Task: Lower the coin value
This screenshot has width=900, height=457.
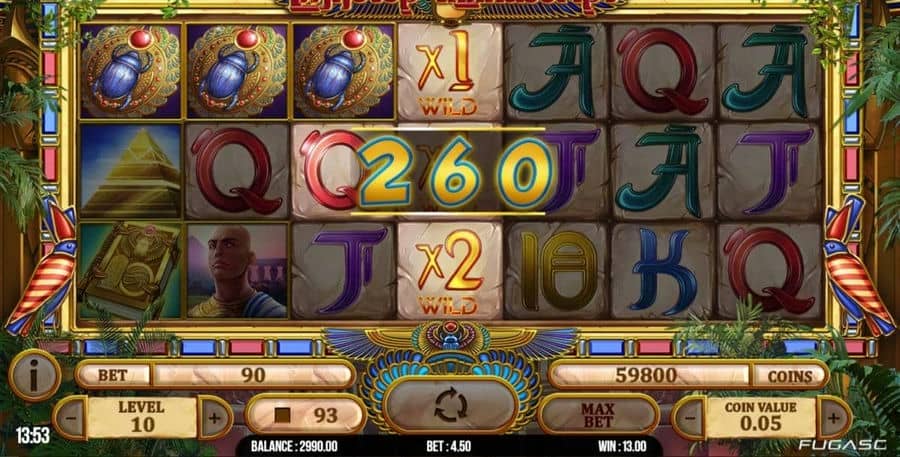Action: coord(690,416)
